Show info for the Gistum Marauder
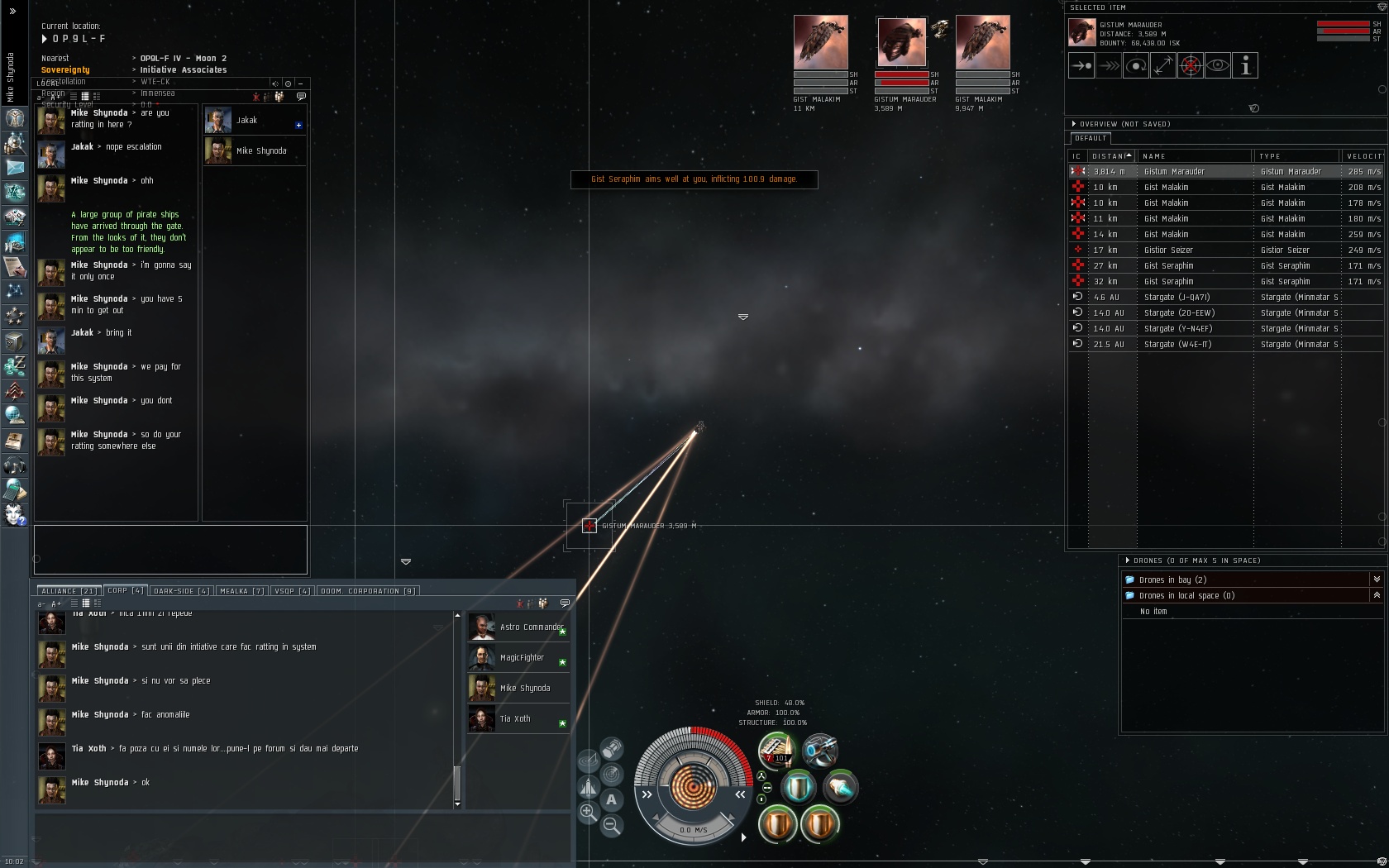Viewport: 1389px width, 868px height. point(1244,66)
